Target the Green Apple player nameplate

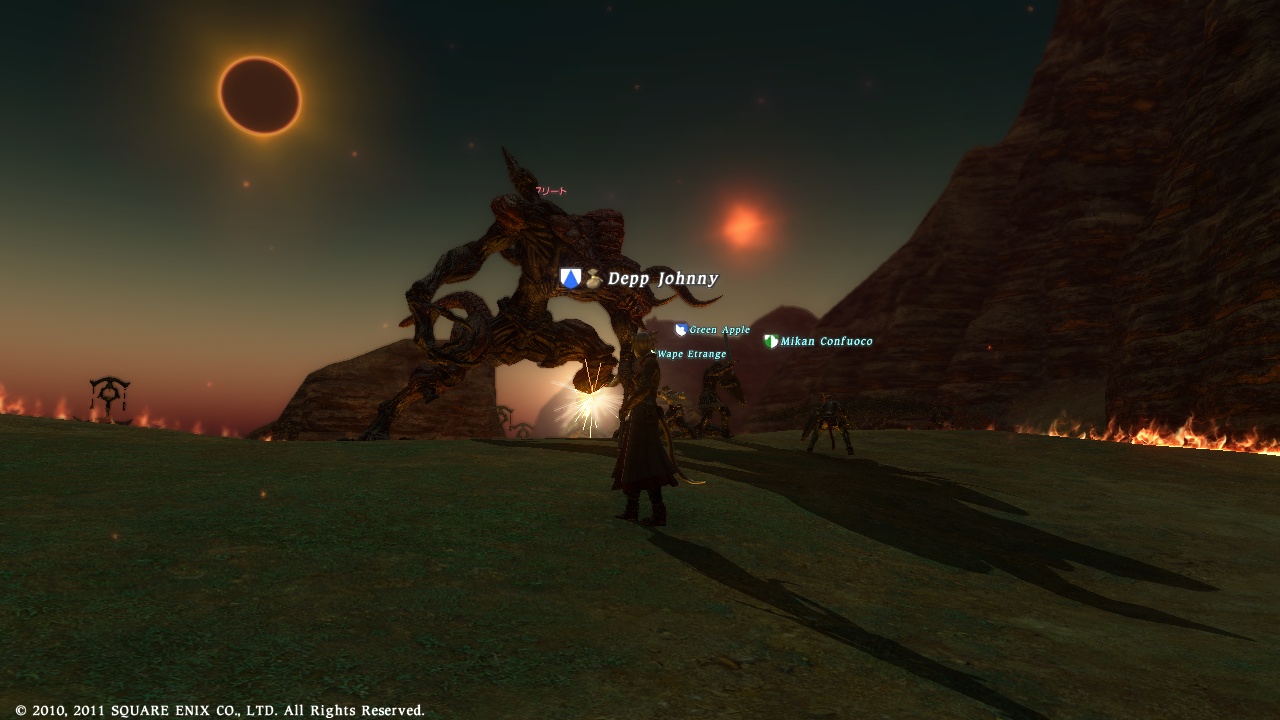[718, 330]
